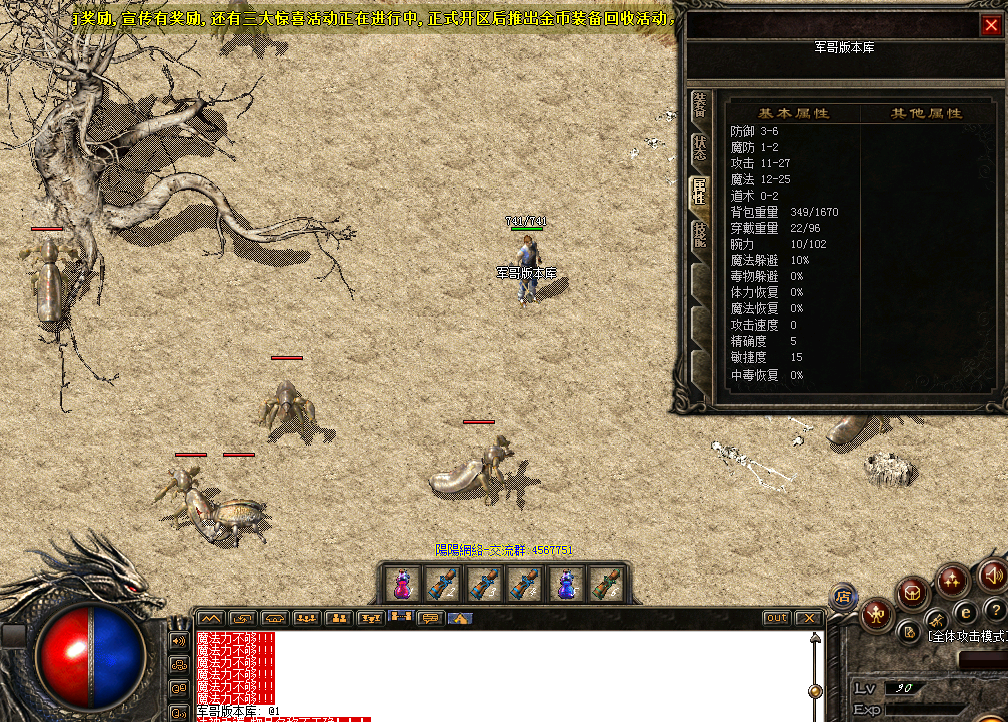
Task: Click the chat bar 'out' button
Action: coord(776,618)
